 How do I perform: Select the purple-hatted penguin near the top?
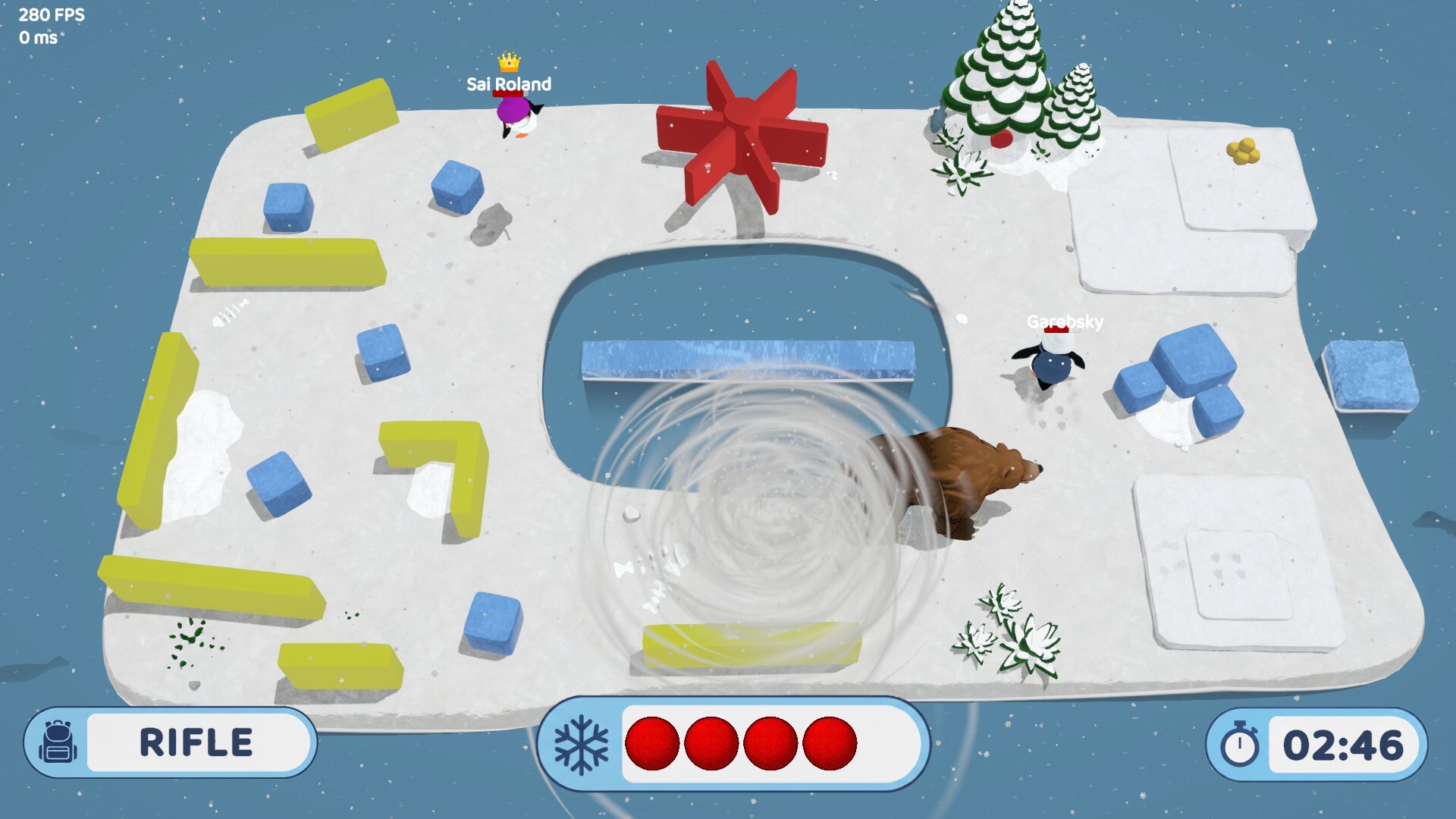click(516, 114)
